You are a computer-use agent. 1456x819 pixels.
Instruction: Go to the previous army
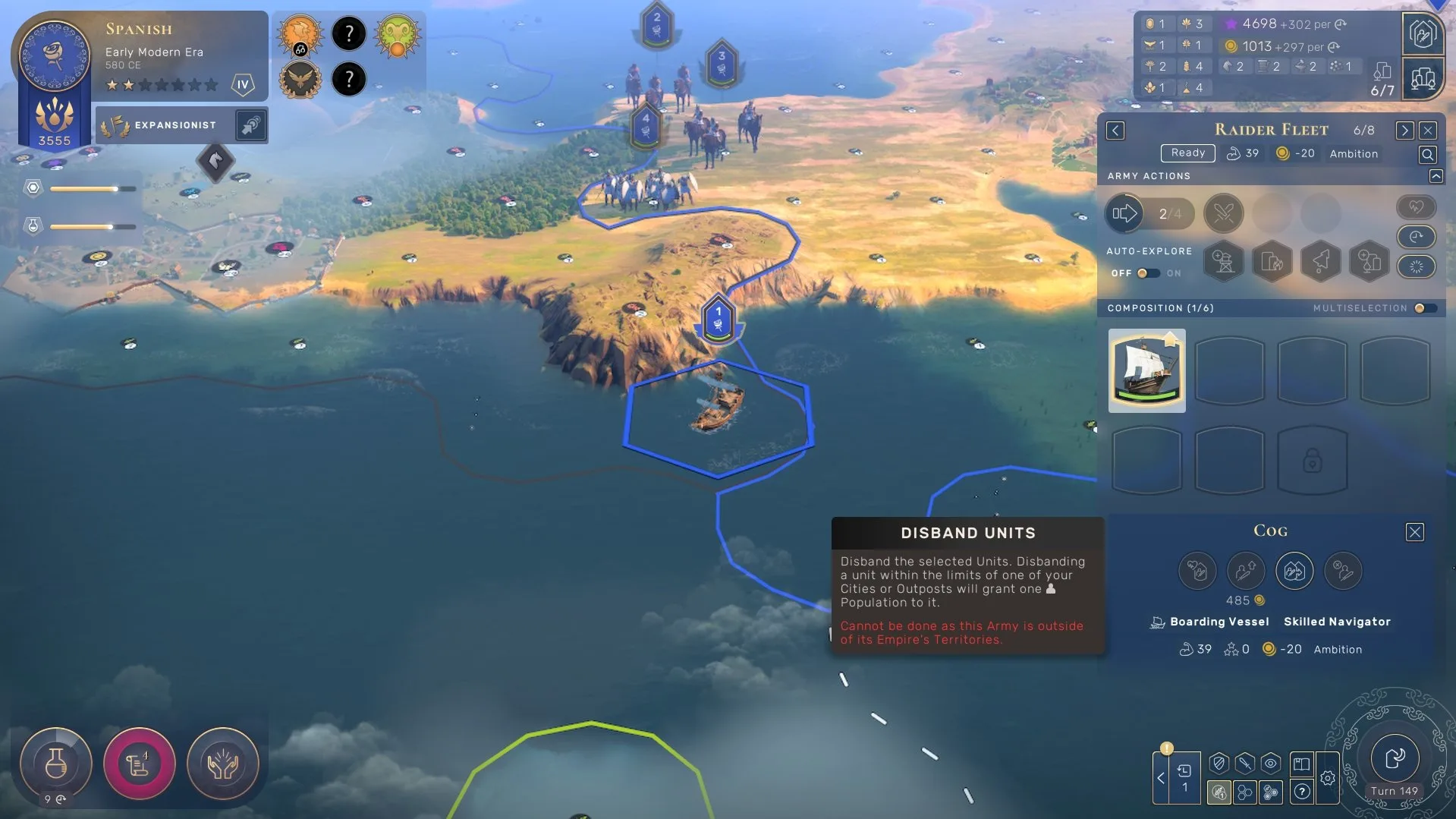(x=1115, y=131)
